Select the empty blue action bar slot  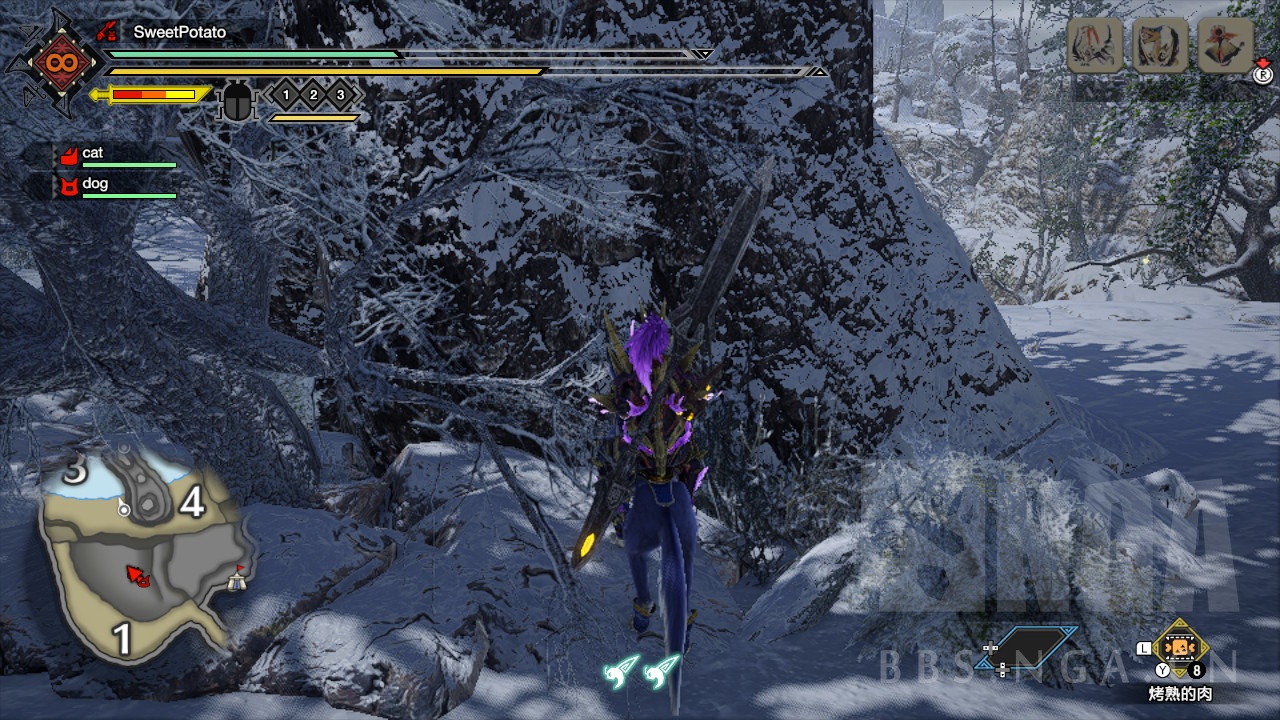pyautogui.click(x=1037, y=646)
